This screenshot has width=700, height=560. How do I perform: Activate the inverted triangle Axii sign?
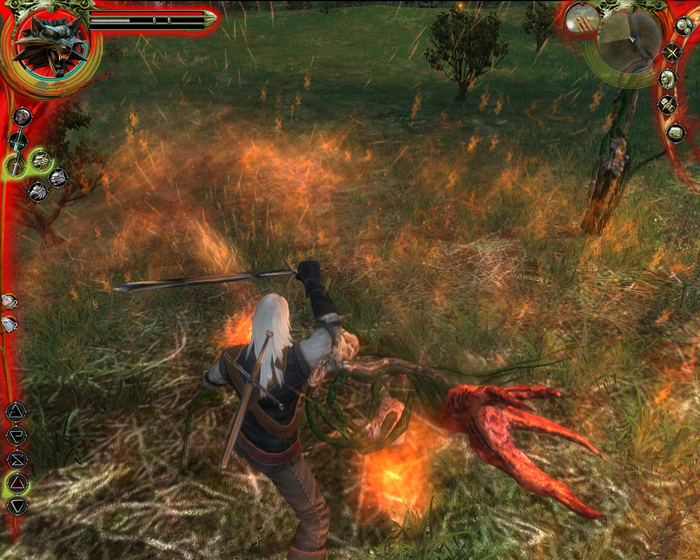[x=17, y=507]
